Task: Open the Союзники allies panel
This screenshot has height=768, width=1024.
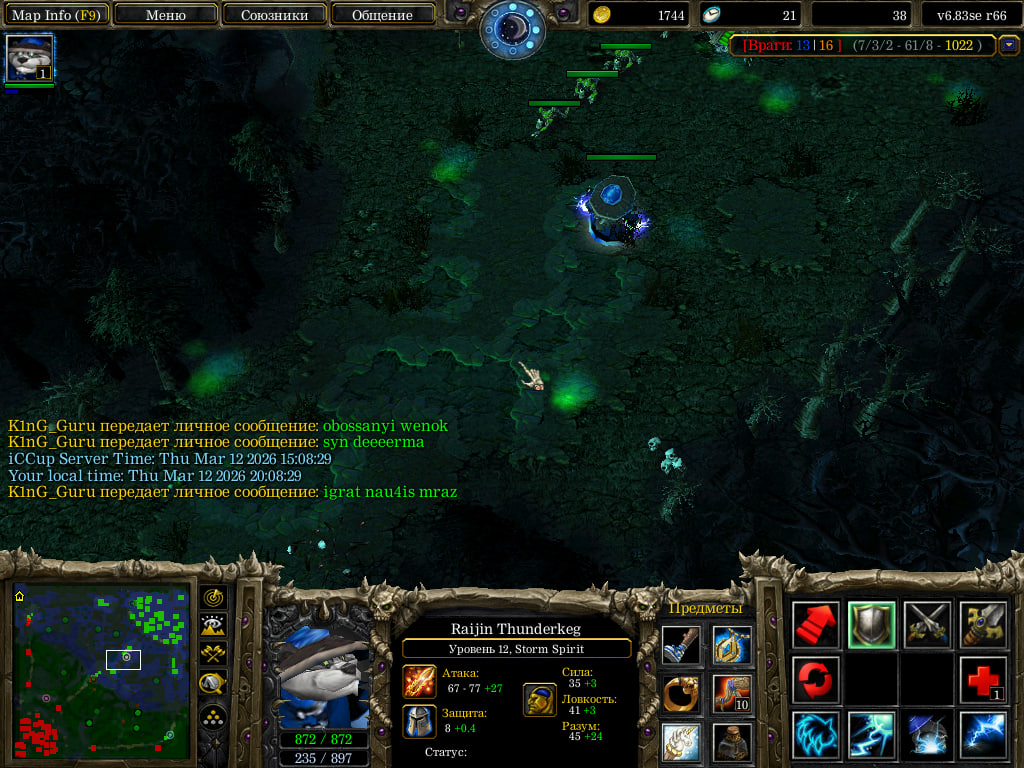Action: coord(274,15)
